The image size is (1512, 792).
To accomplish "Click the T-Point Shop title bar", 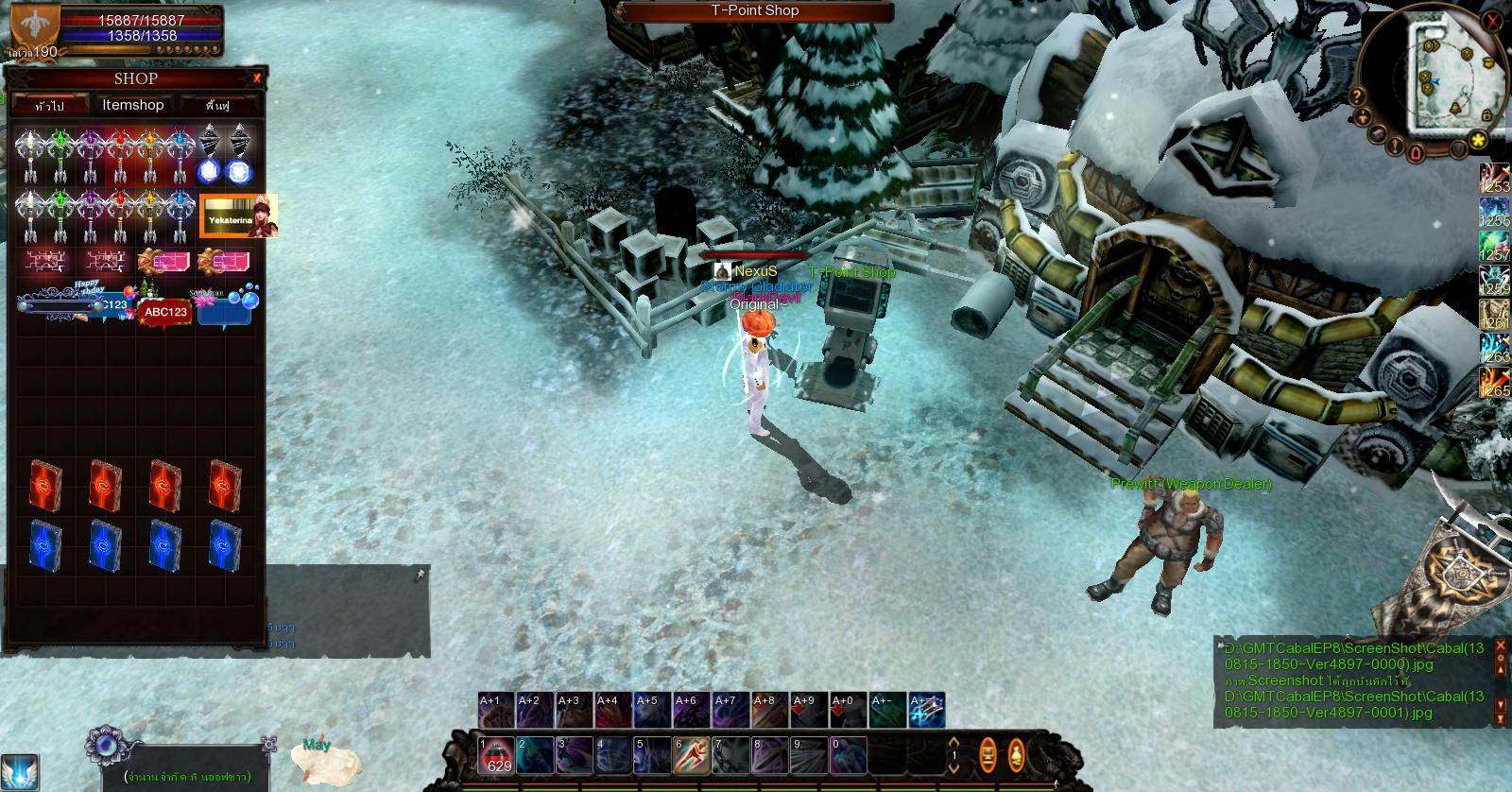I will click(754, 11).
